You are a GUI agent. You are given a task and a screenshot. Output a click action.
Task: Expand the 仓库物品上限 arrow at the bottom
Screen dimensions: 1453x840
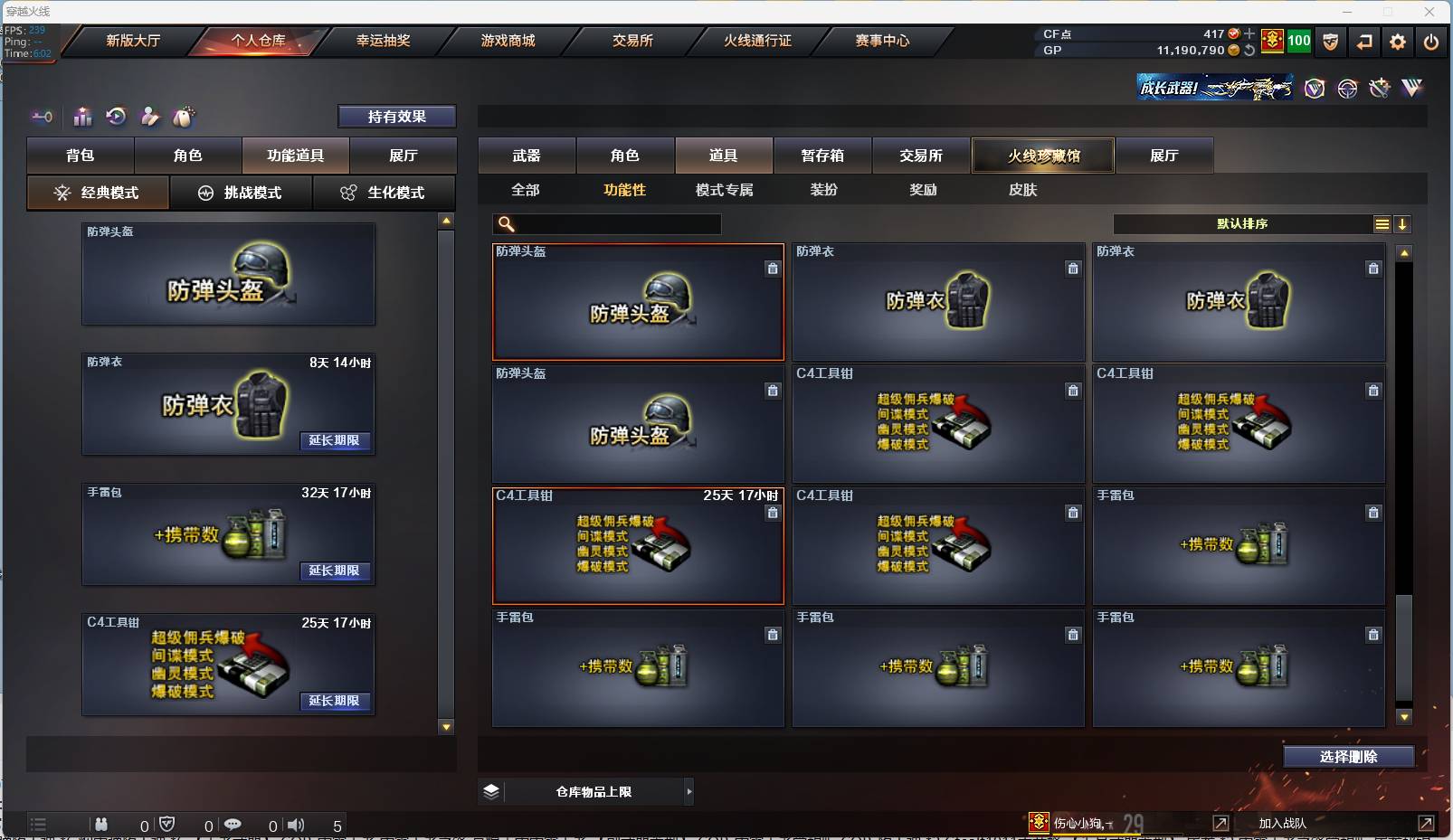pos(689,791)
